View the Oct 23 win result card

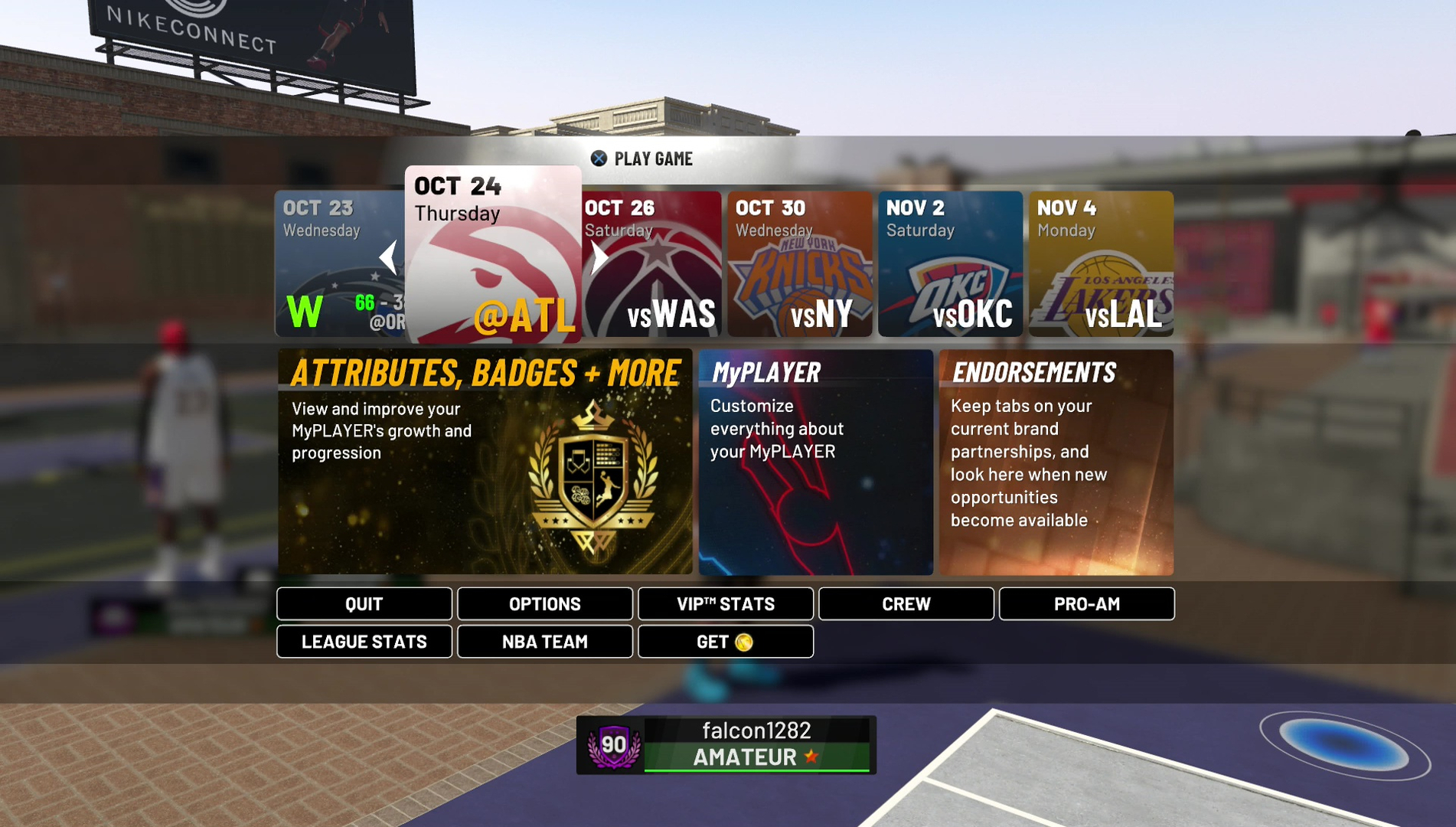point(329,264)
